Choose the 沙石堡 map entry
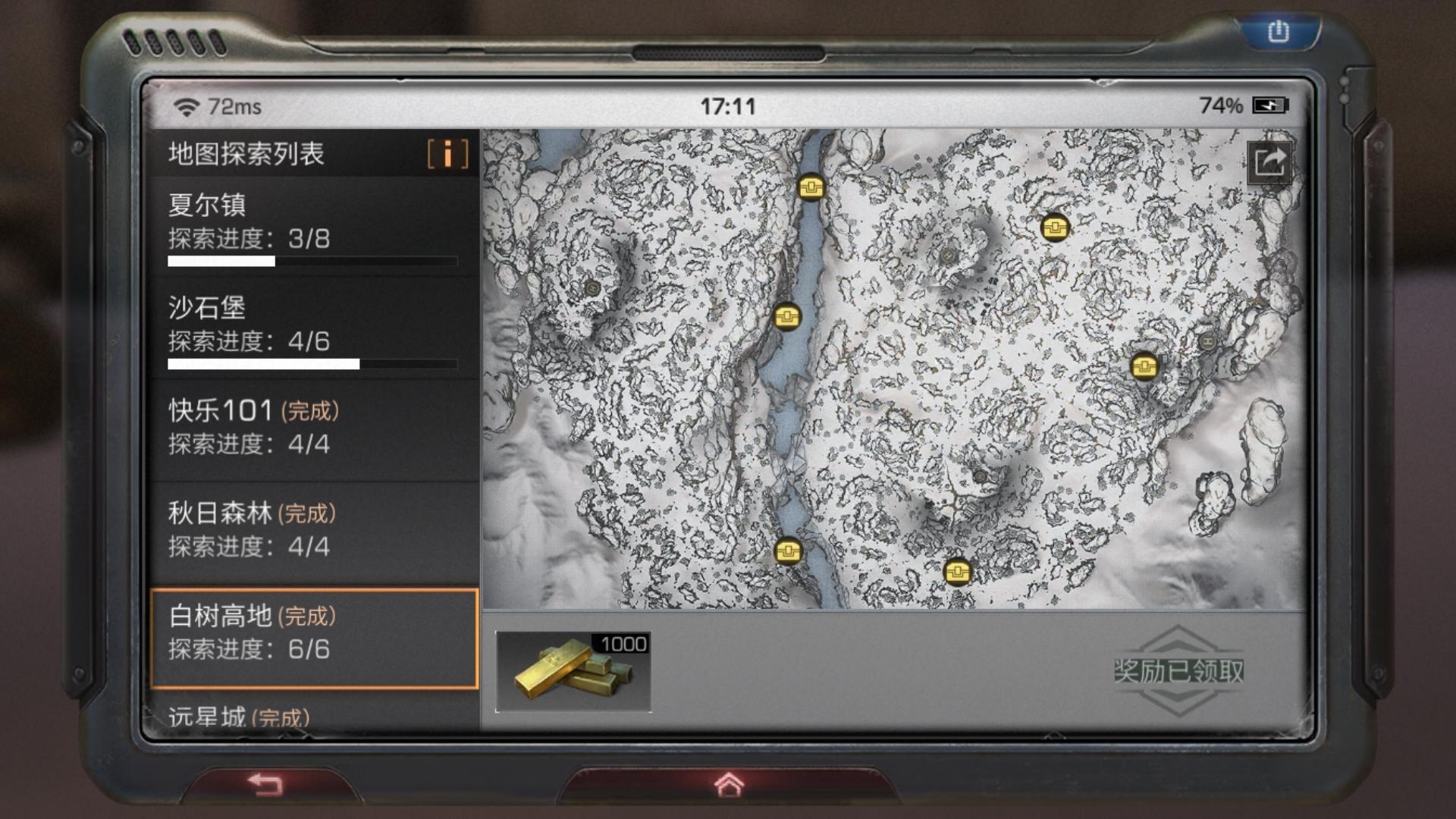This screenshot has height=819, width=1456. click(313, 328)
